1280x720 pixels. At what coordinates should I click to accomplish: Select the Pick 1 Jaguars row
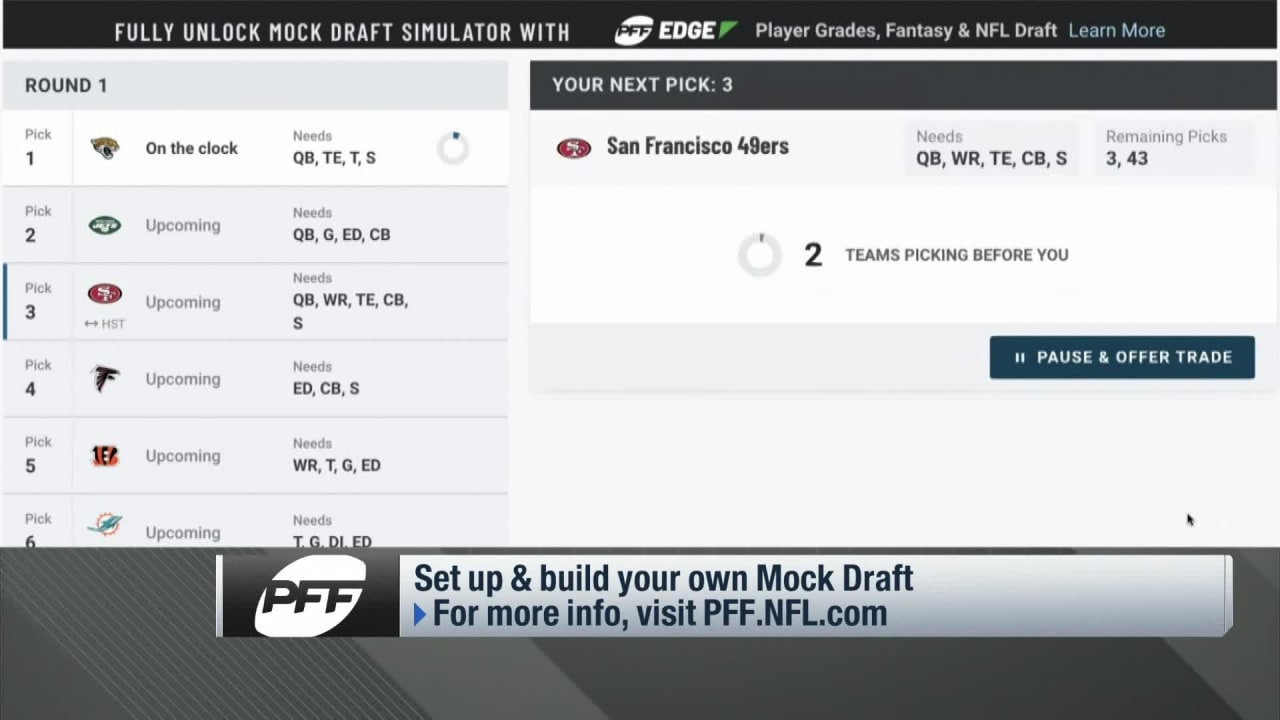click(255, 148)
